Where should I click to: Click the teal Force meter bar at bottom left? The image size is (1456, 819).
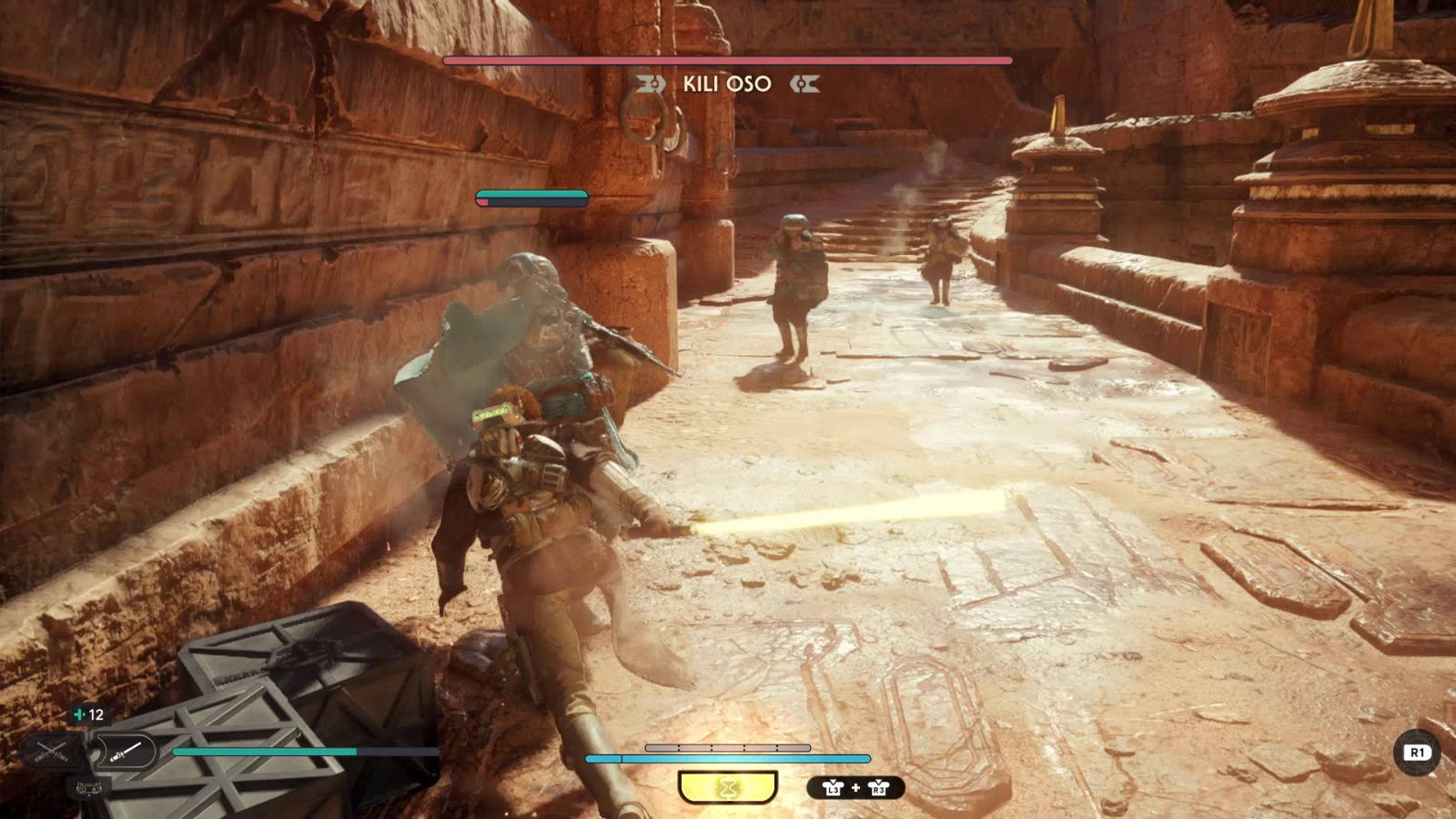[x=273, y=752]
